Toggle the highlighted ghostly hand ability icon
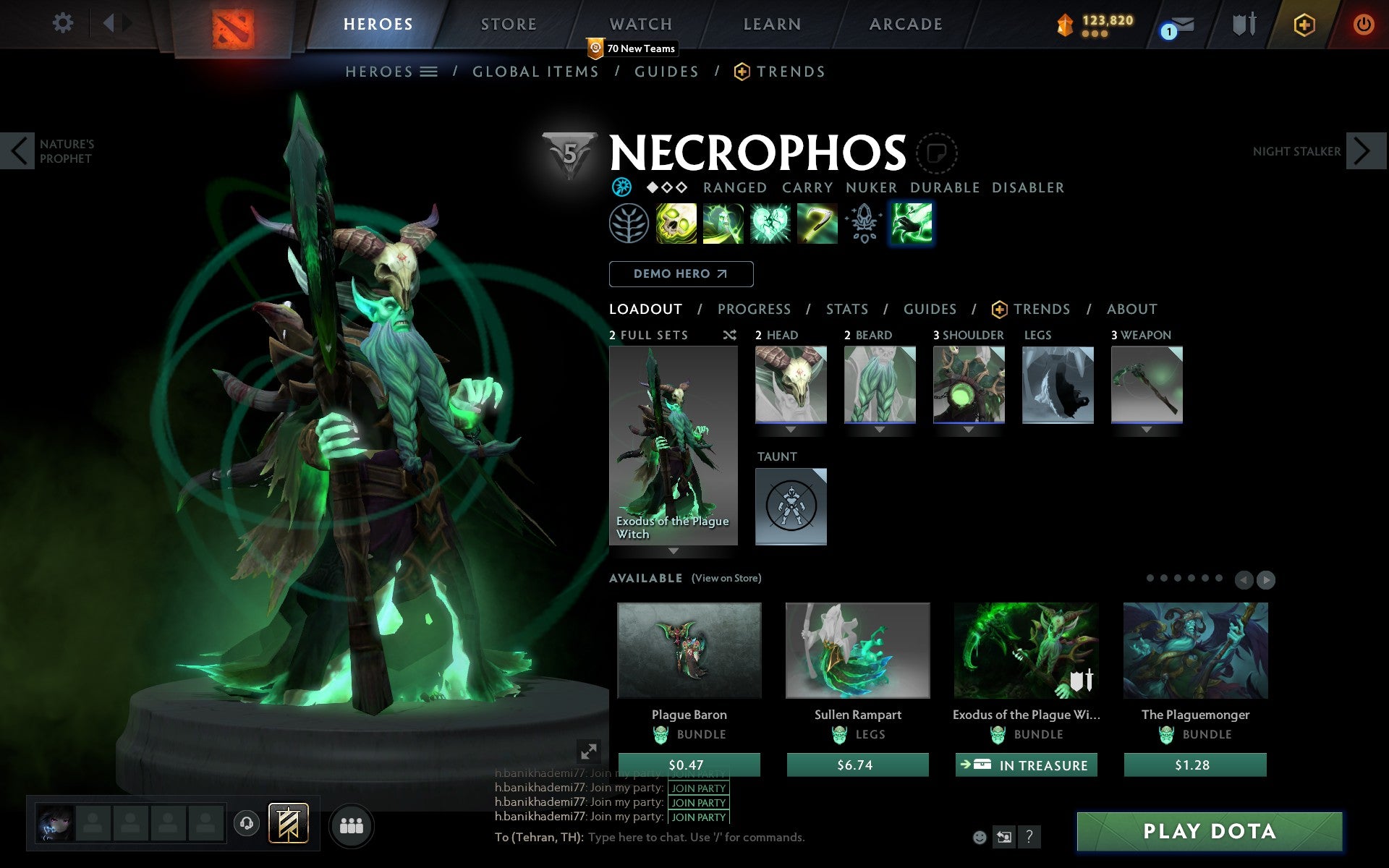Screen dimensions: 1389x868 click(911, 224)
